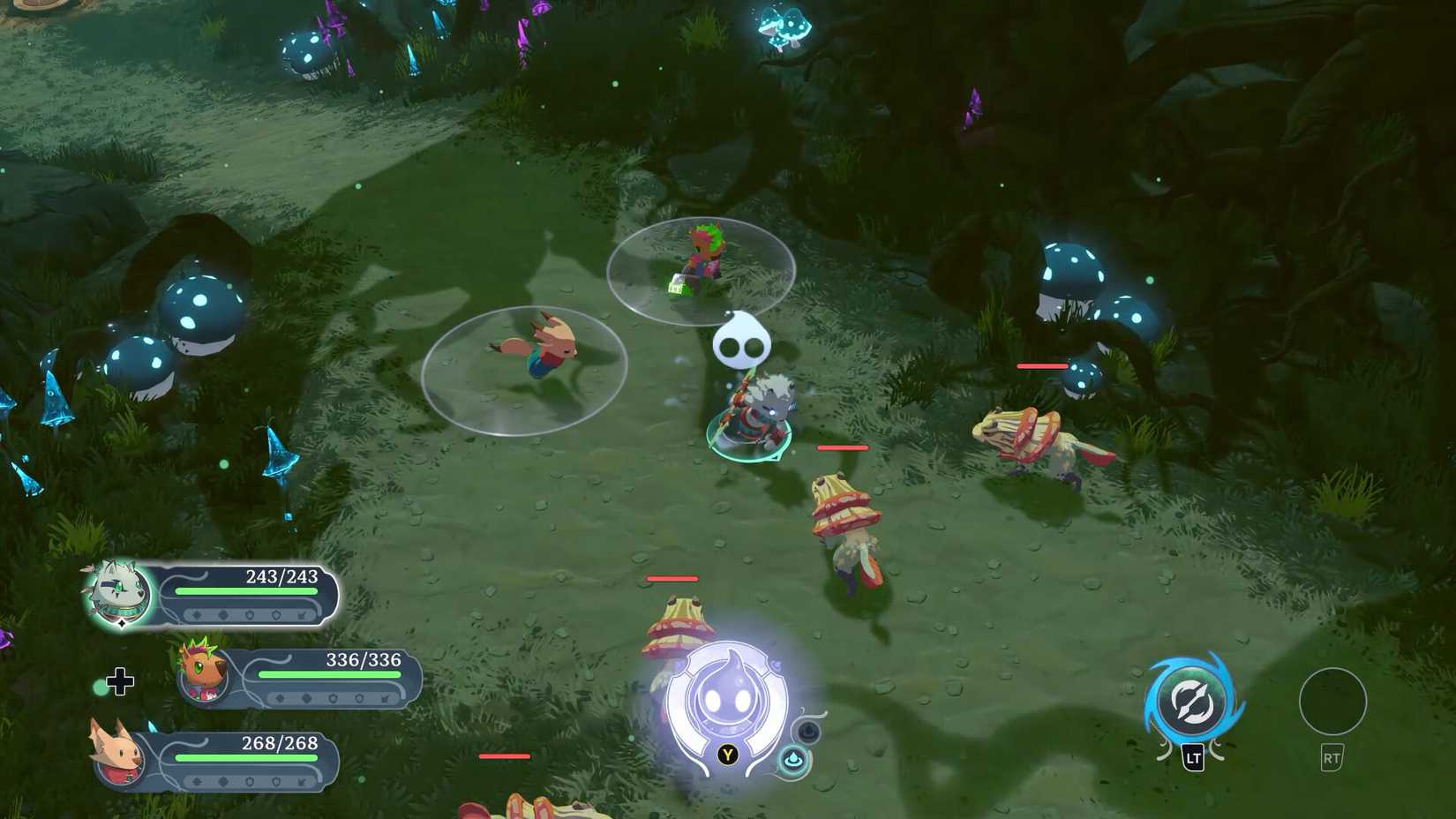Select the 243/243 health readout

282,575
